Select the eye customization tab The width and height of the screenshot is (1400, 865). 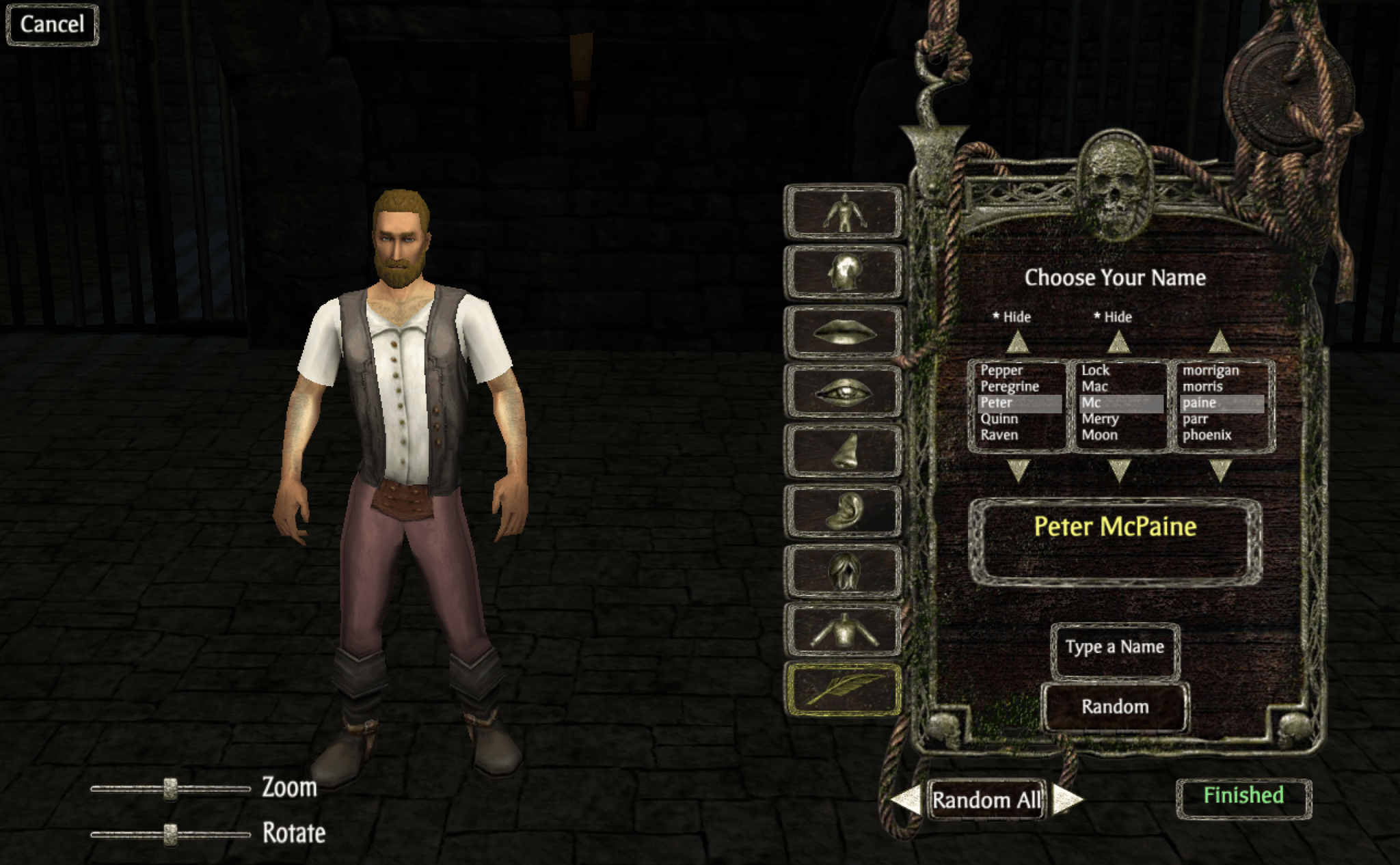tap(844, 392)
